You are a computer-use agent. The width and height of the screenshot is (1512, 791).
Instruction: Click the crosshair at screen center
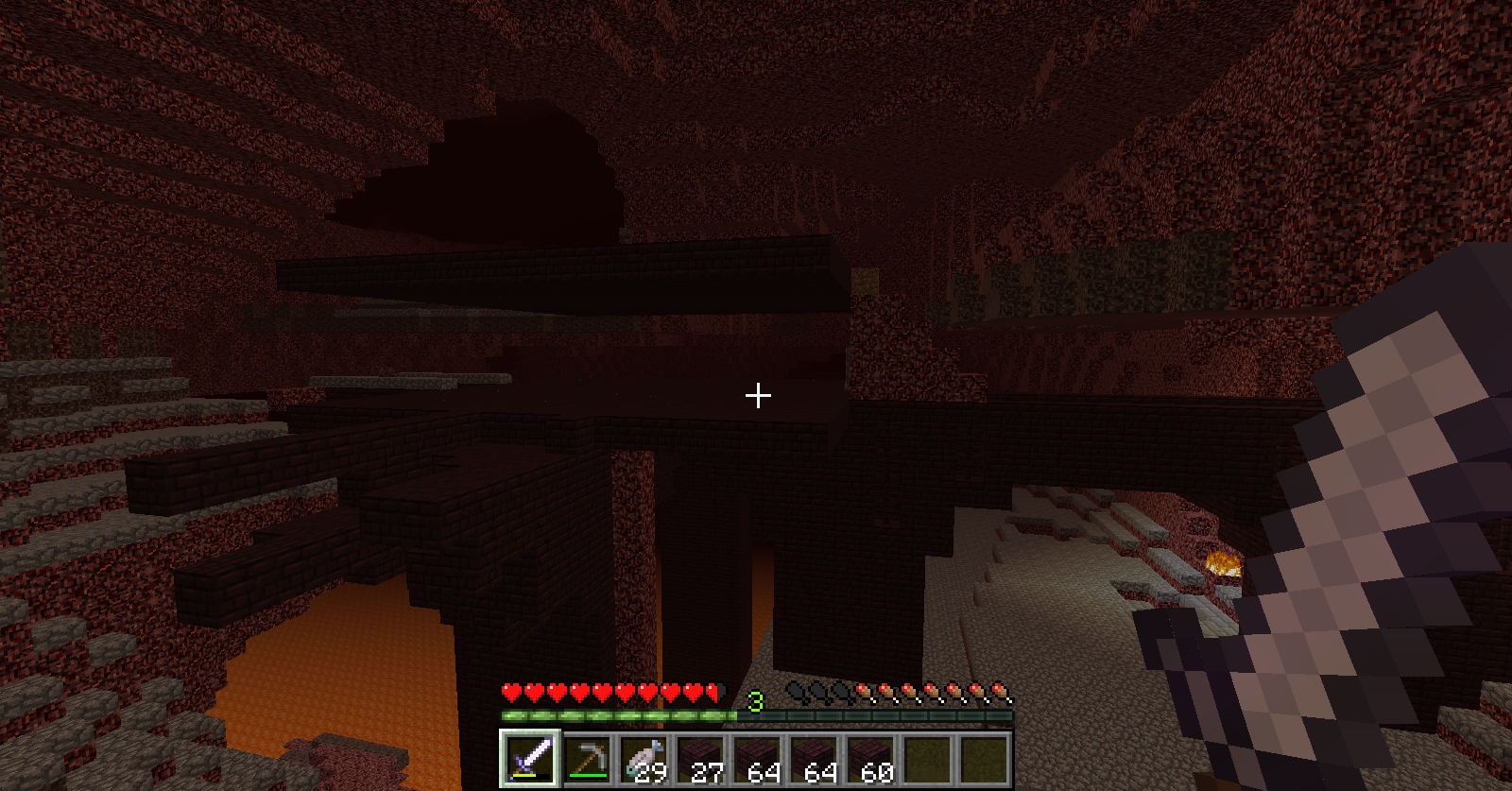[756, 393]
